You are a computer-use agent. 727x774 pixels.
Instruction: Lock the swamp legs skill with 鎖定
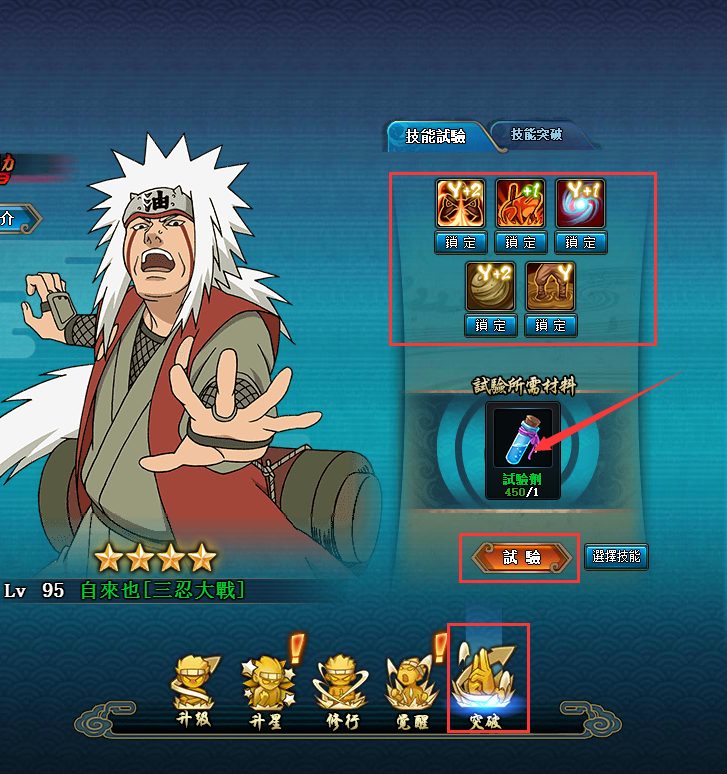click(x=551, y=326)
